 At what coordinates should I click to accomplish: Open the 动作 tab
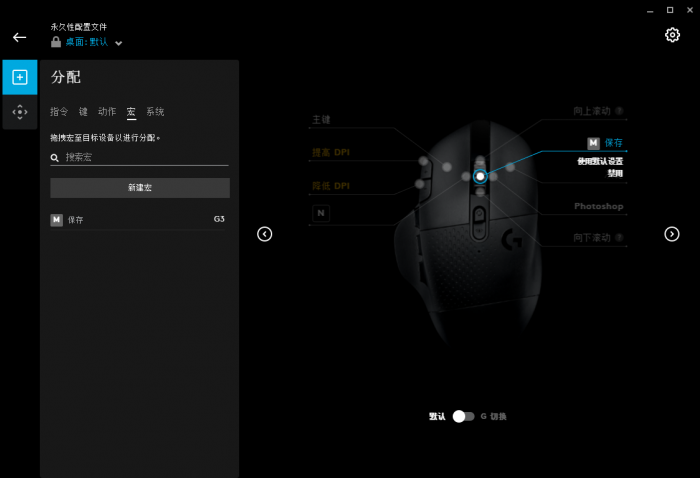[107, 112]
